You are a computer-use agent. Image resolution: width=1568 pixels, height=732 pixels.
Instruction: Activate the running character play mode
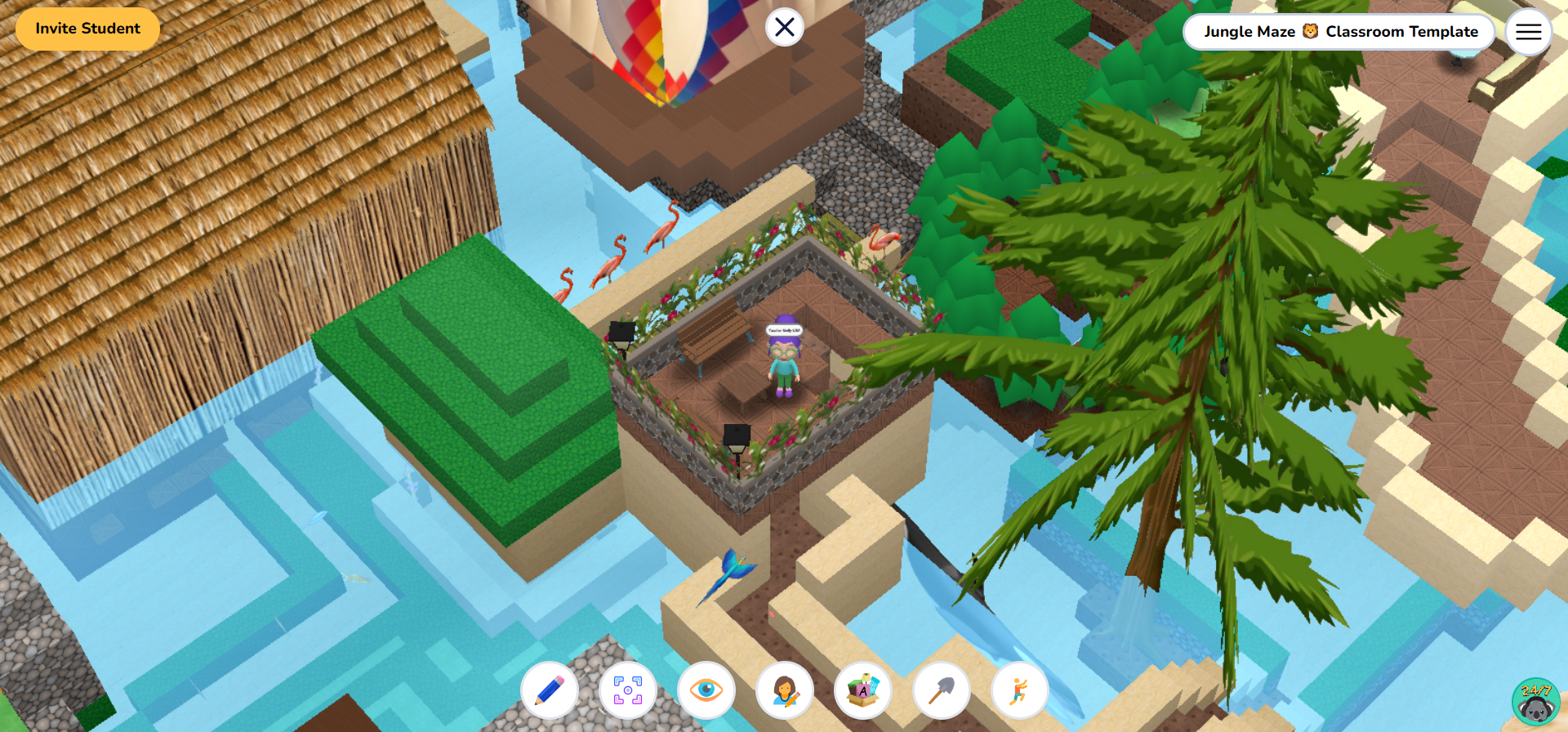pos(1019,690)
